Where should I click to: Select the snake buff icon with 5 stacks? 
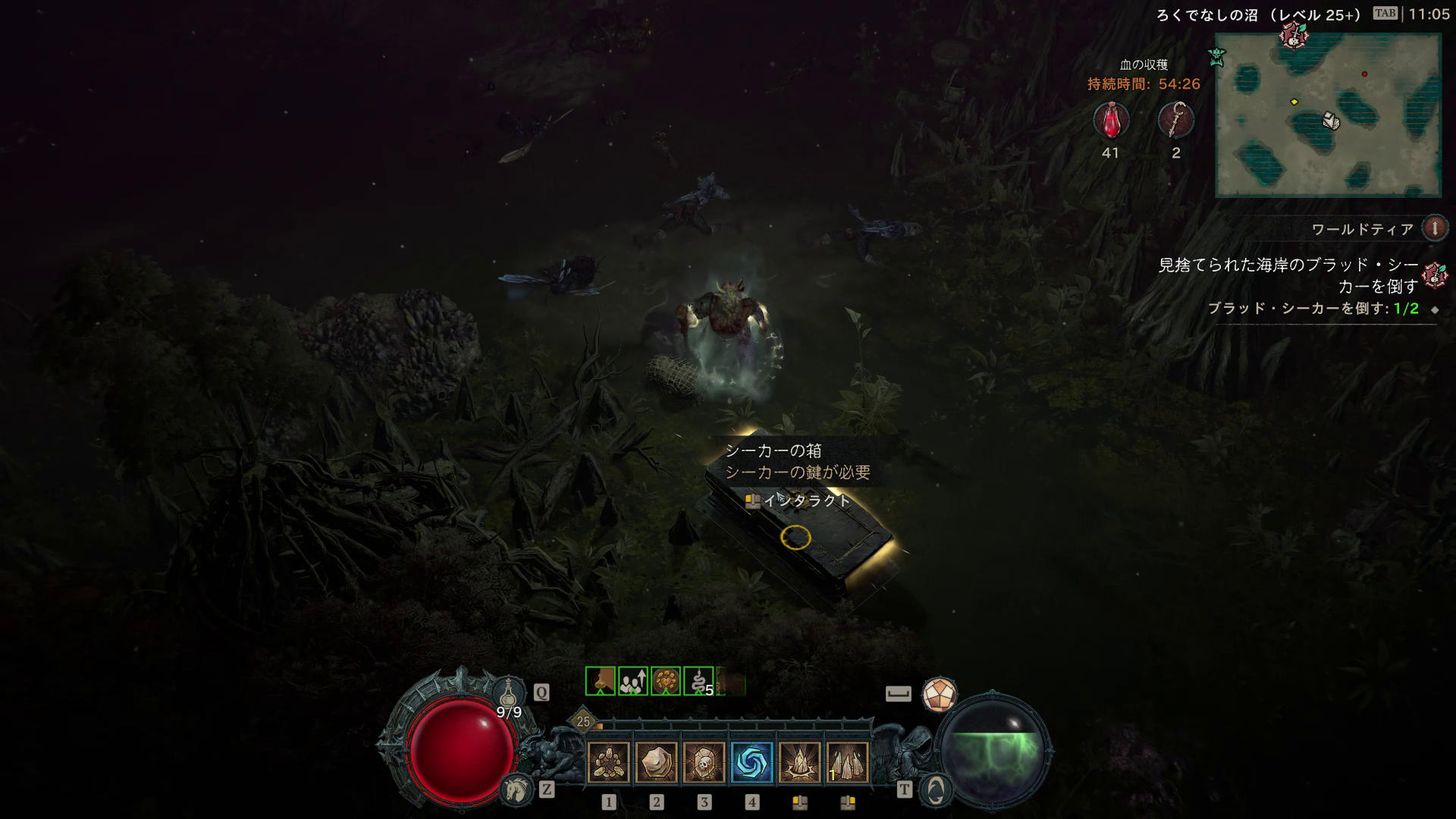(x=698, y=682)
